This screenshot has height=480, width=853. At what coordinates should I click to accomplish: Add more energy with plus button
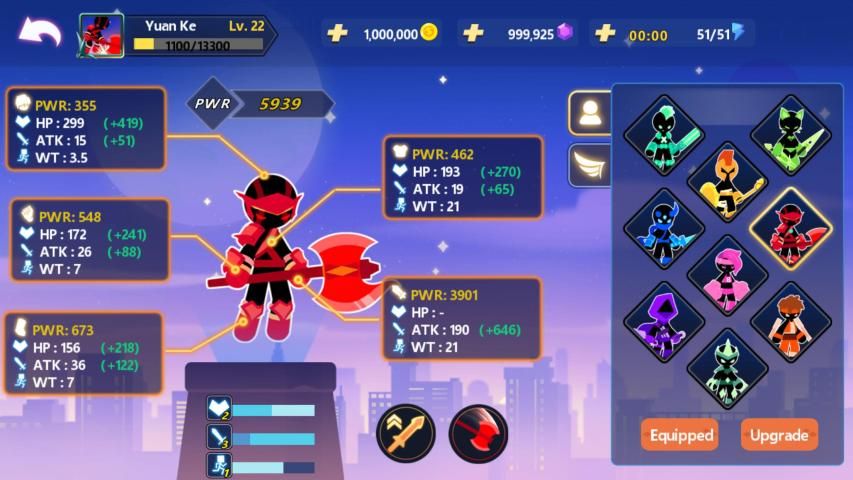tap(604, 33)
